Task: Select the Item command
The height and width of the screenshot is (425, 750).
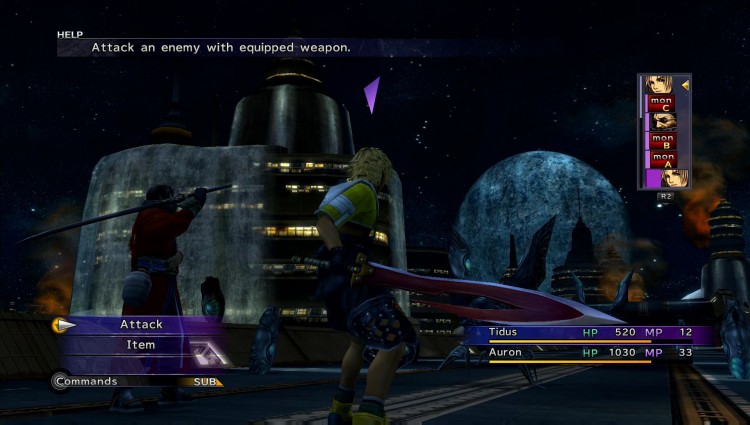Action: pyautogui.click(x=141, y=345)
